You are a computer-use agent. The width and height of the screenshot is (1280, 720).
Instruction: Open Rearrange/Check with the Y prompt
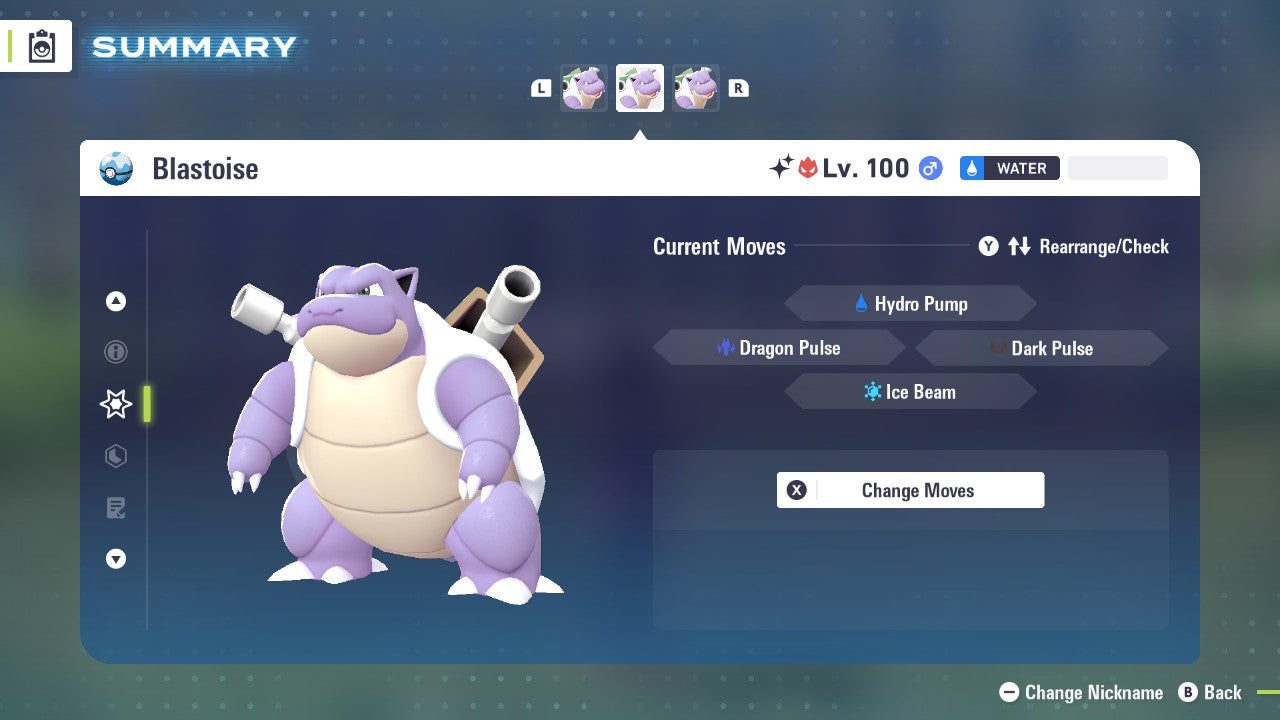[x=988, y=246]
